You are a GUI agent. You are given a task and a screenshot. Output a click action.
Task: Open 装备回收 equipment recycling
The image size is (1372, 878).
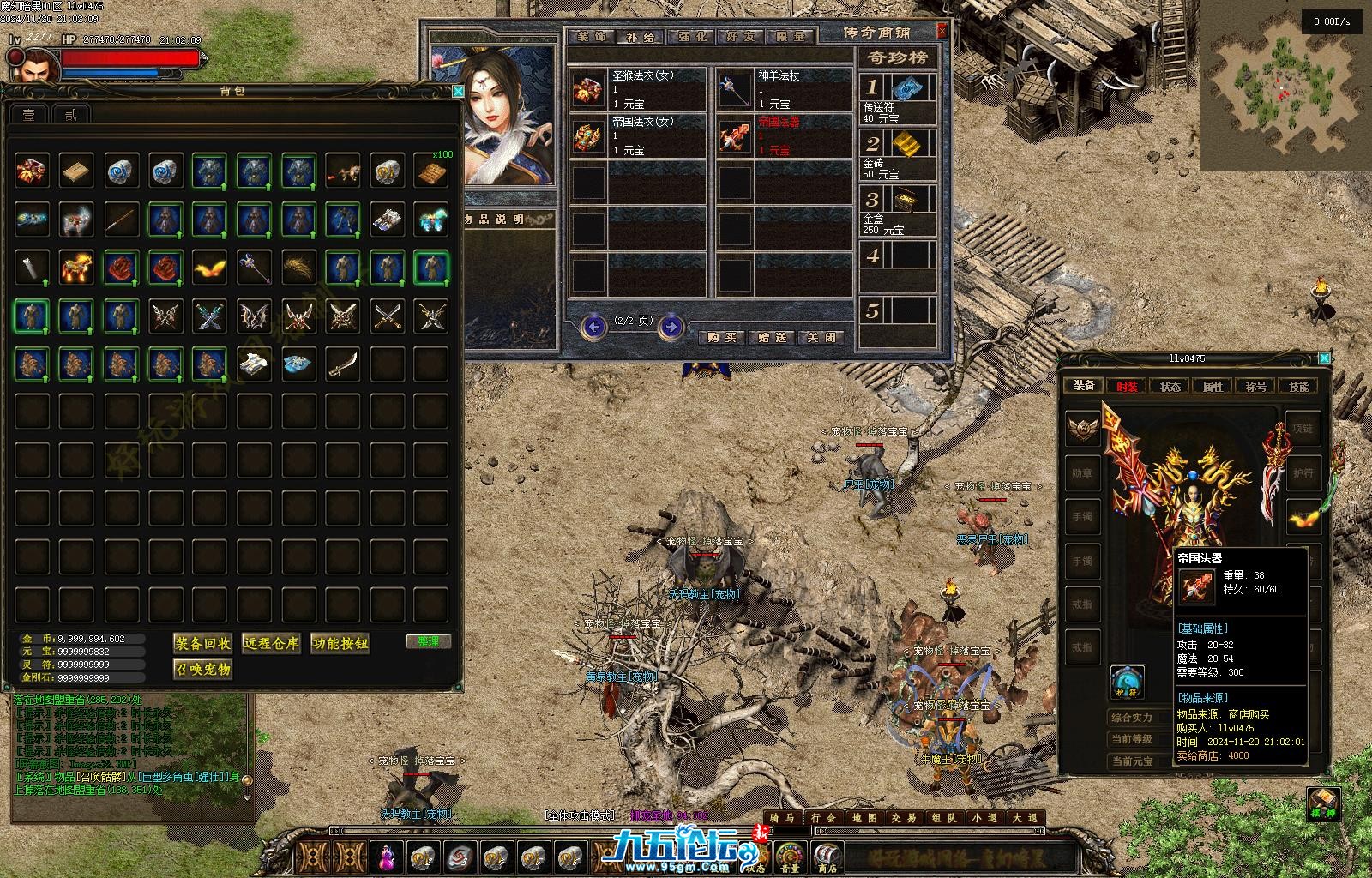click(202, 643)
